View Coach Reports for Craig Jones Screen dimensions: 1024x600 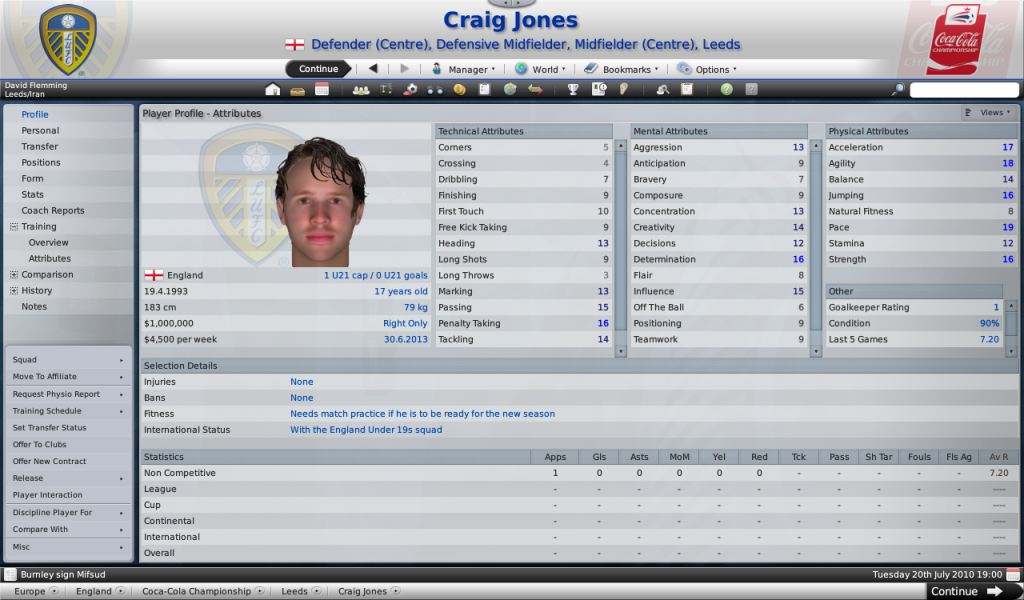[x=53, y=211]
